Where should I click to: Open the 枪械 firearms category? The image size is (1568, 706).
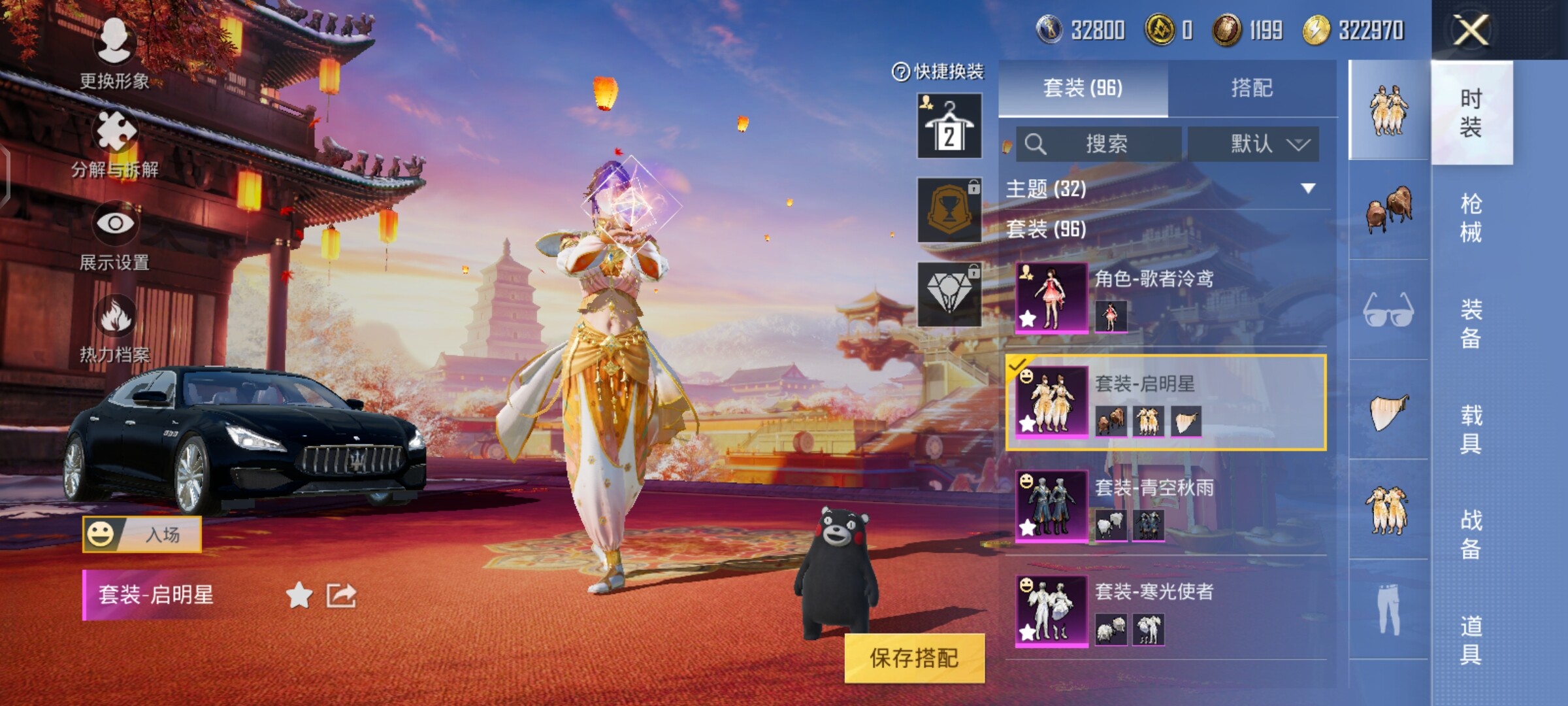coord(1471,218)
